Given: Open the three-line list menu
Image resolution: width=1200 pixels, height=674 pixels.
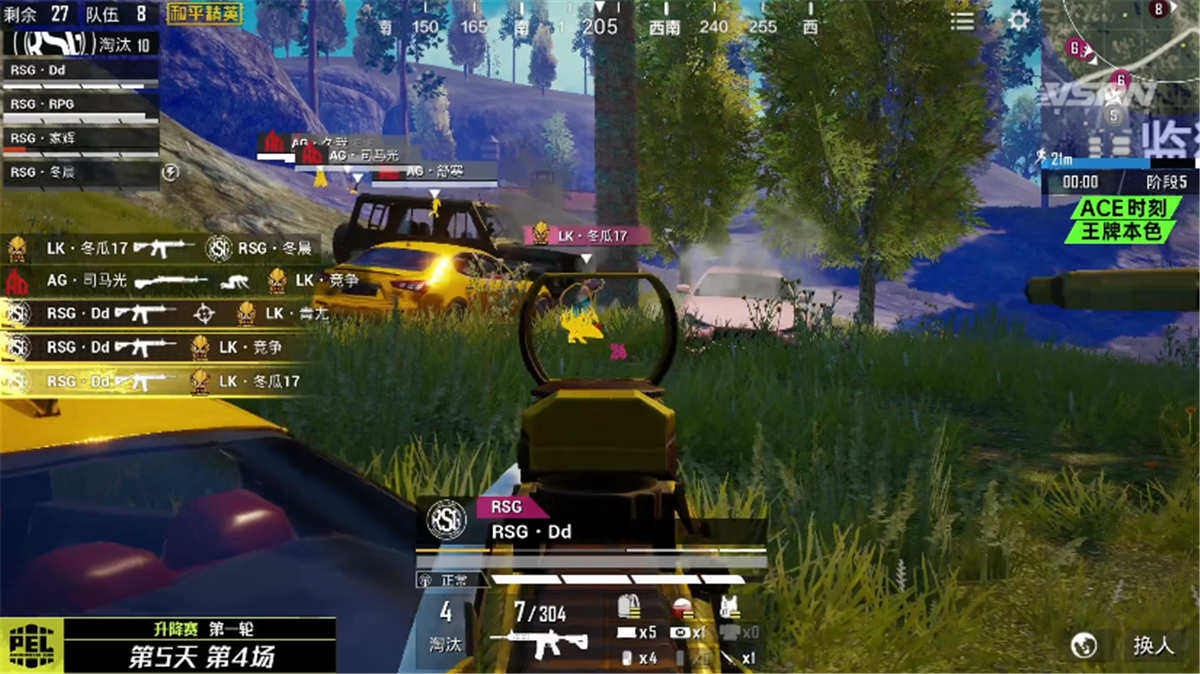Looking at the screenshot, I should click(x=962, y=21).
